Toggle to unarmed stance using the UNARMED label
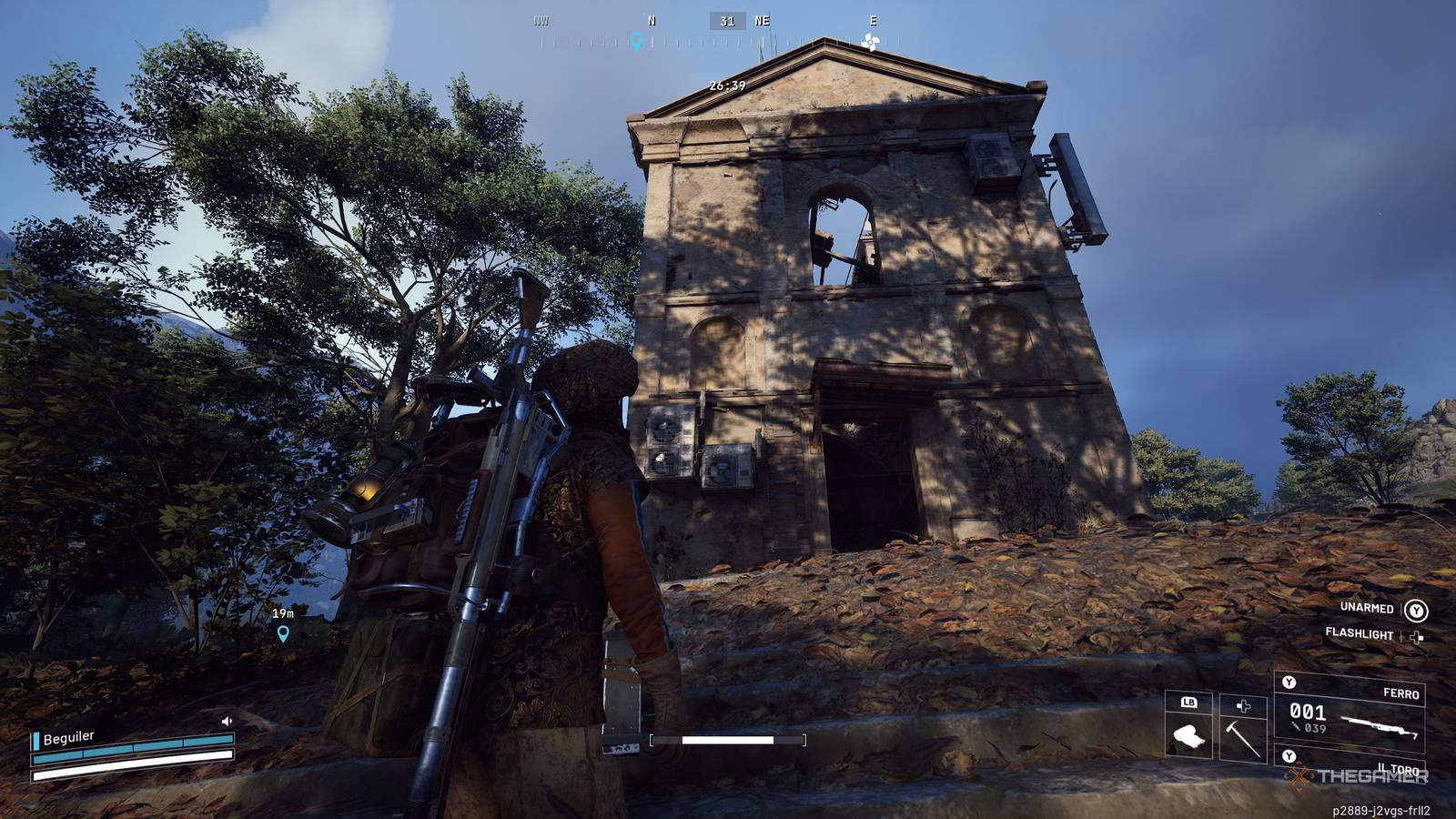Screen dimensions: 1456x819 pos(1367,609)
